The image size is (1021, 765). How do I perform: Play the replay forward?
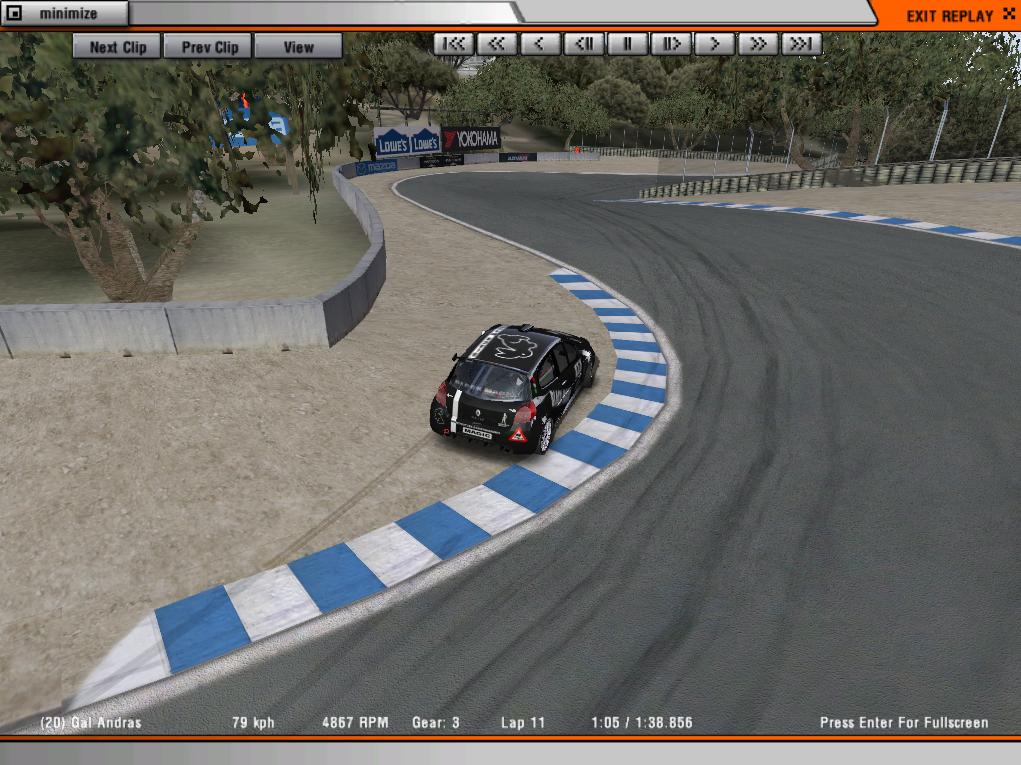coord(715,44)
